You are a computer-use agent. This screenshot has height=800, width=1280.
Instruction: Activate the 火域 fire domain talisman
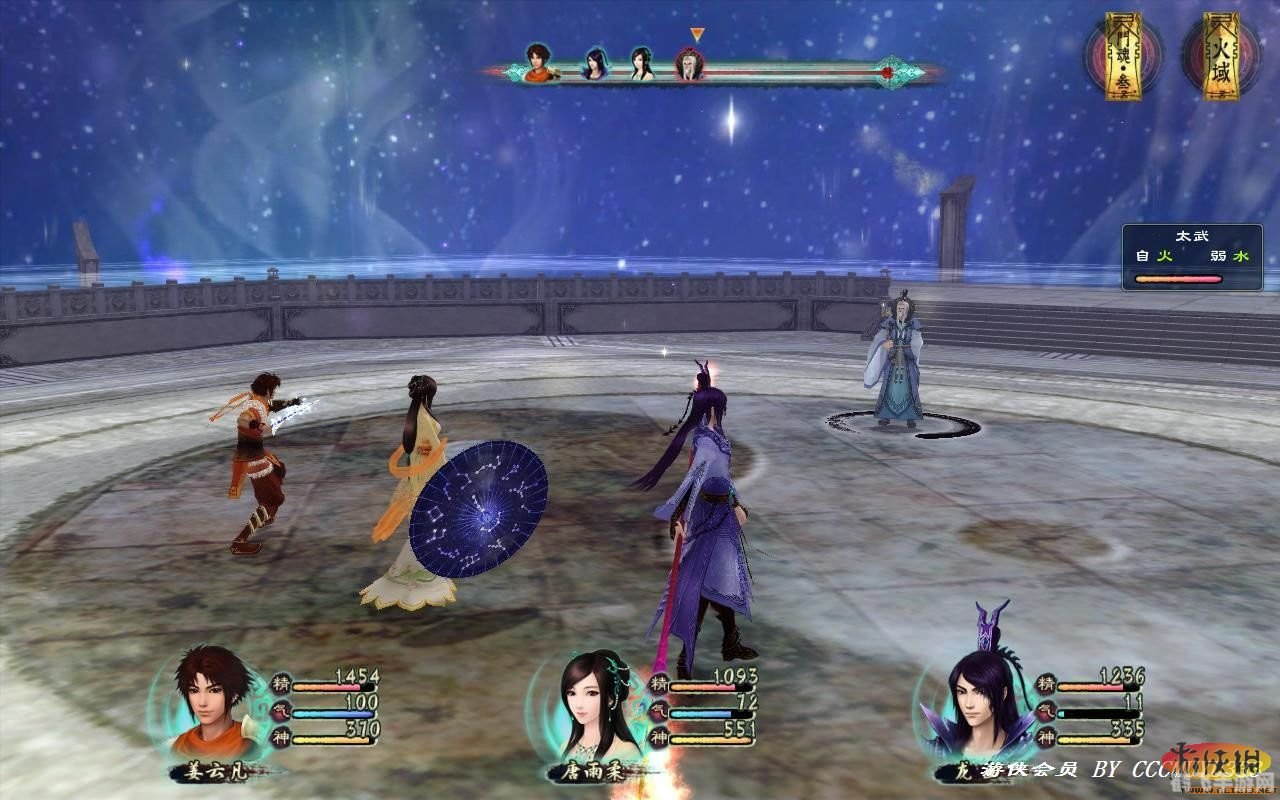click(1220, 57)
